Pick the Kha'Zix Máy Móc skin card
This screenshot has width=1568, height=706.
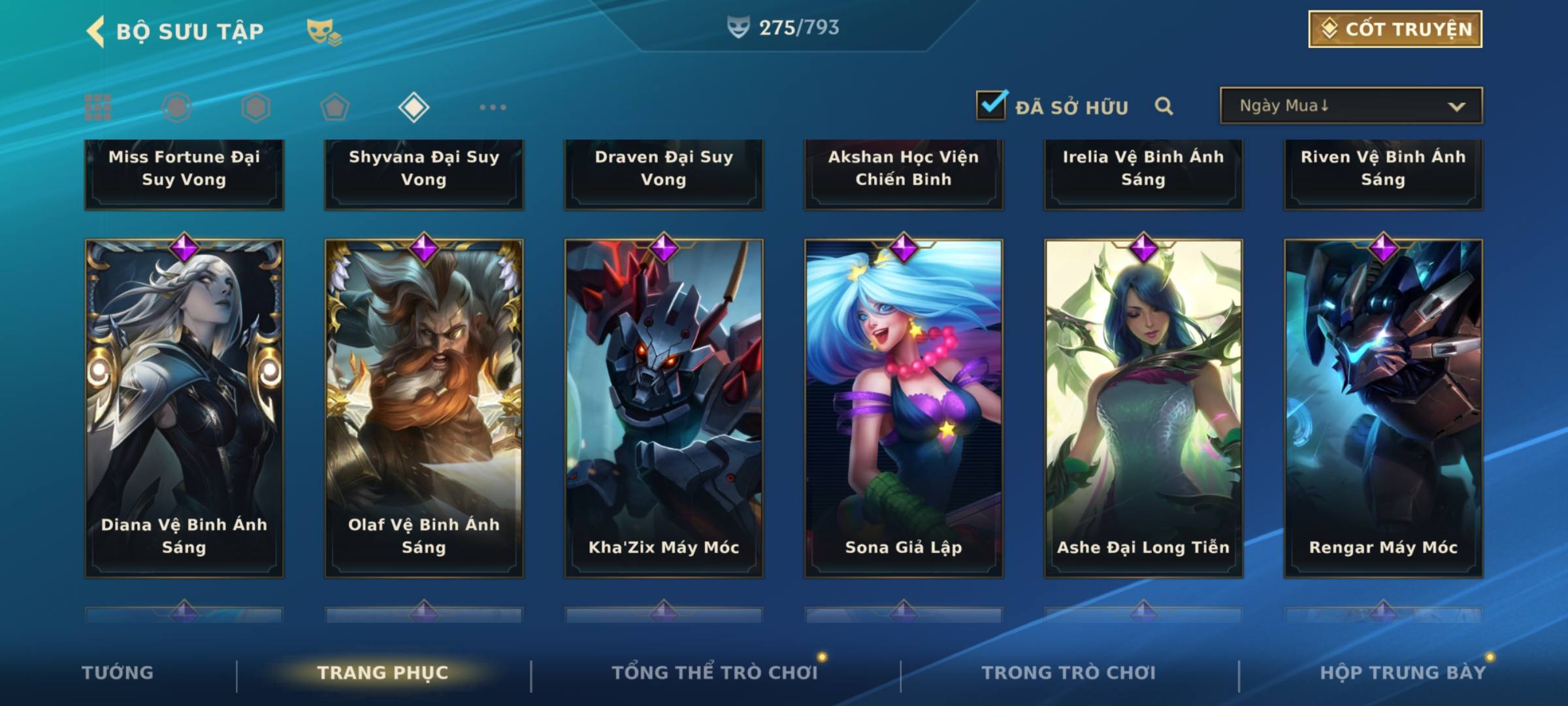tap(664, 409)
